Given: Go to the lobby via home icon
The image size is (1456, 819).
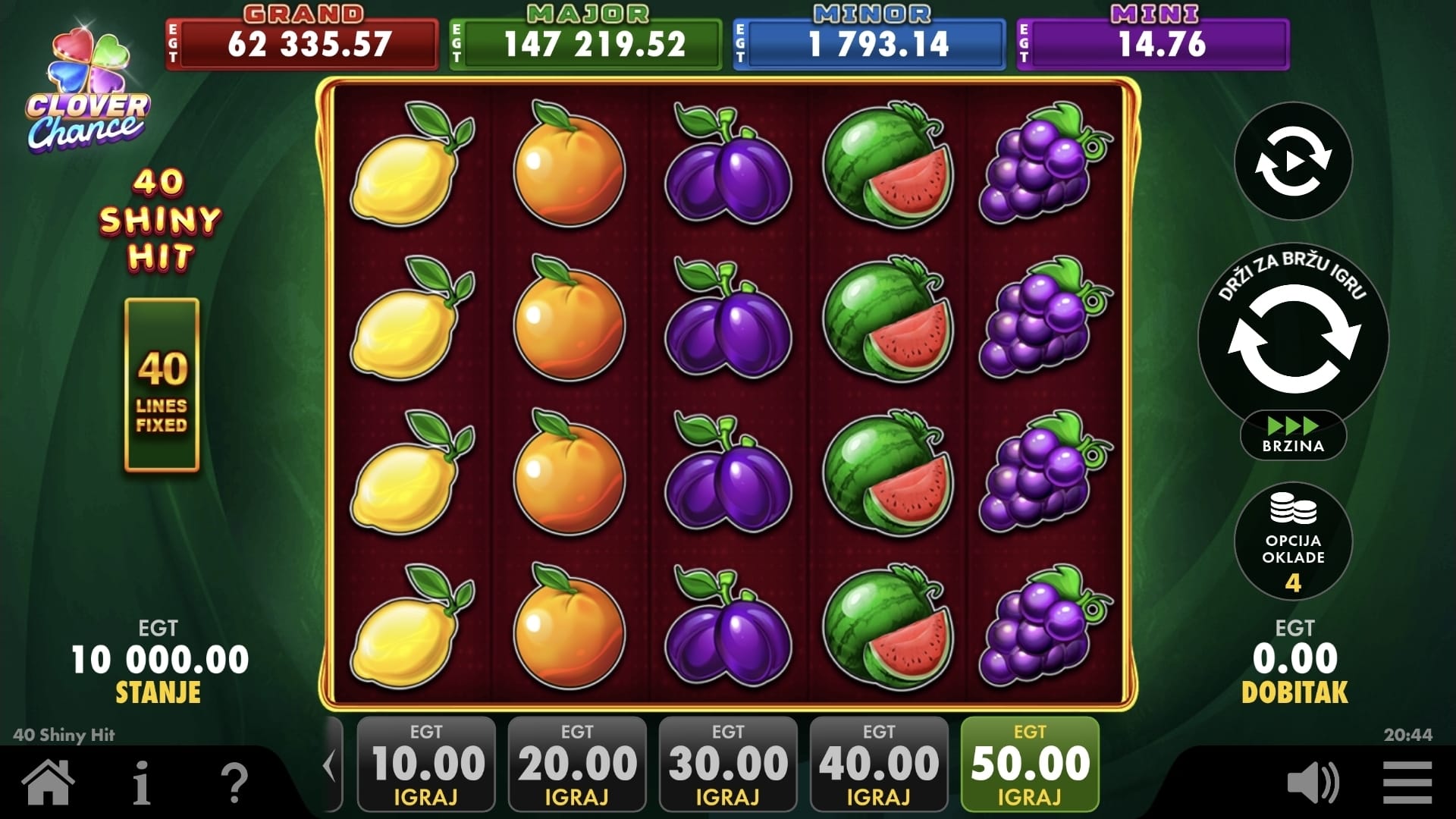Looking at the screenshot, I should coord(49,783).
